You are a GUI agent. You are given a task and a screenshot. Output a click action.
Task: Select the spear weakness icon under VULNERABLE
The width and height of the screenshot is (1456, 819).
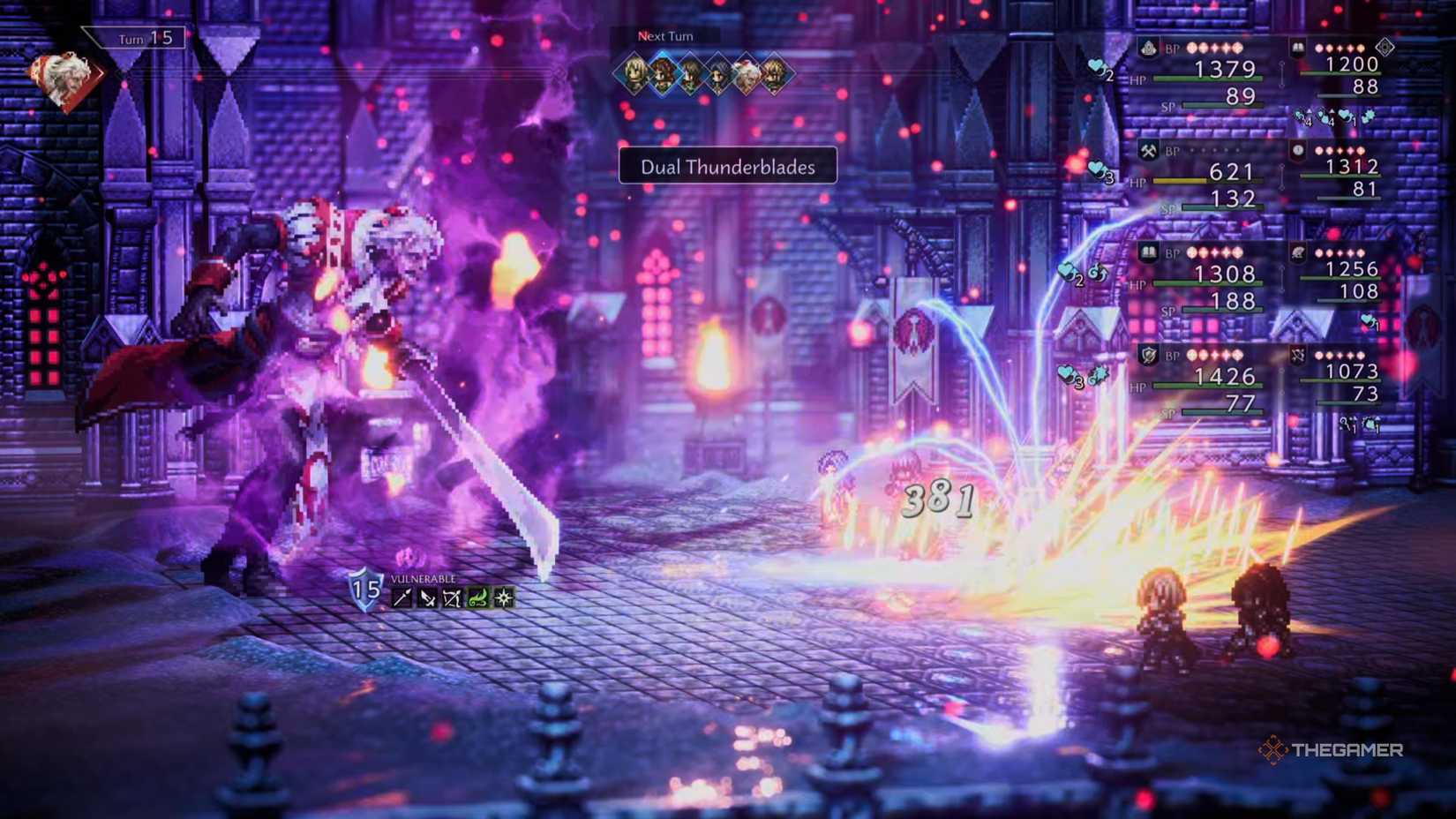[402, 597]
